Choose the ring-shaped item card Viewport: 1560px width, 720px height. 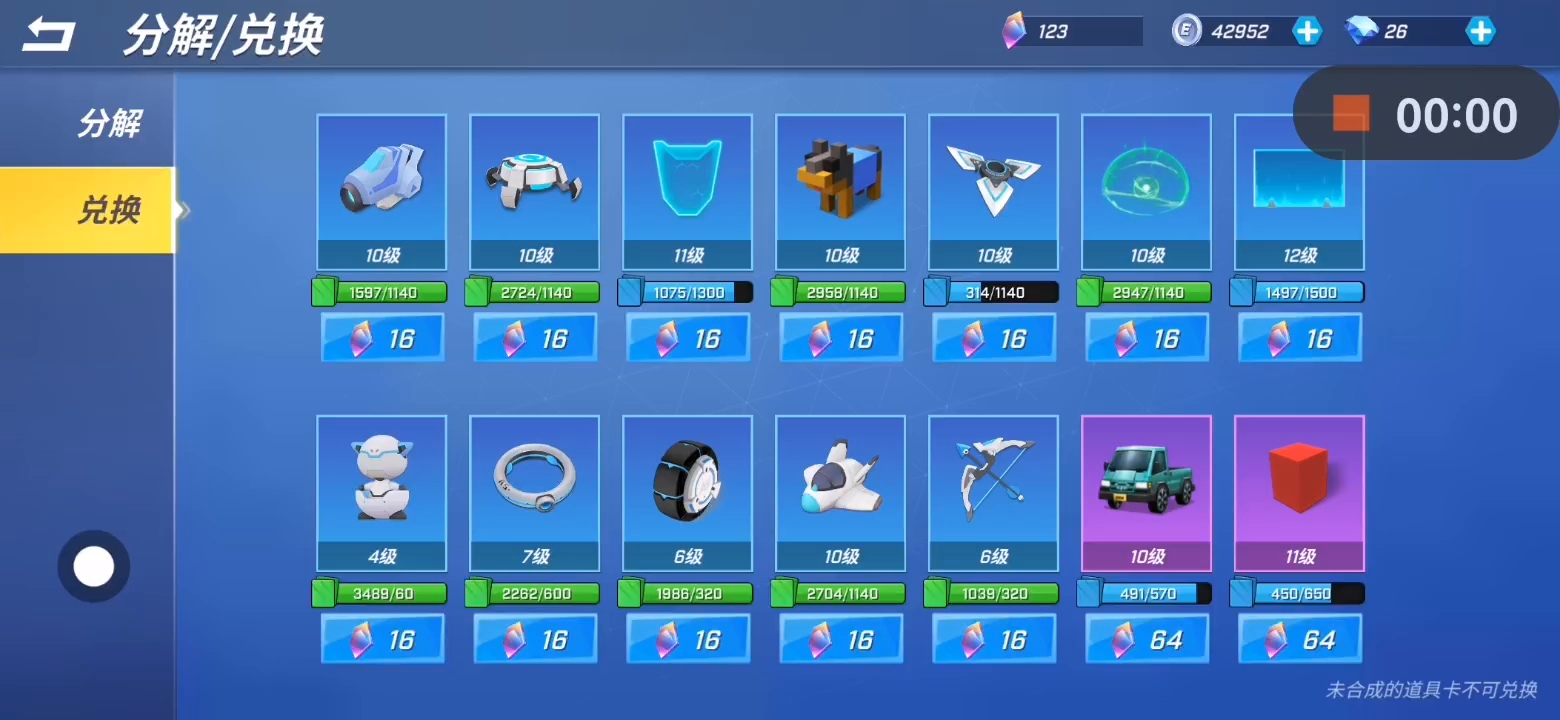click(x=534, y=492)
